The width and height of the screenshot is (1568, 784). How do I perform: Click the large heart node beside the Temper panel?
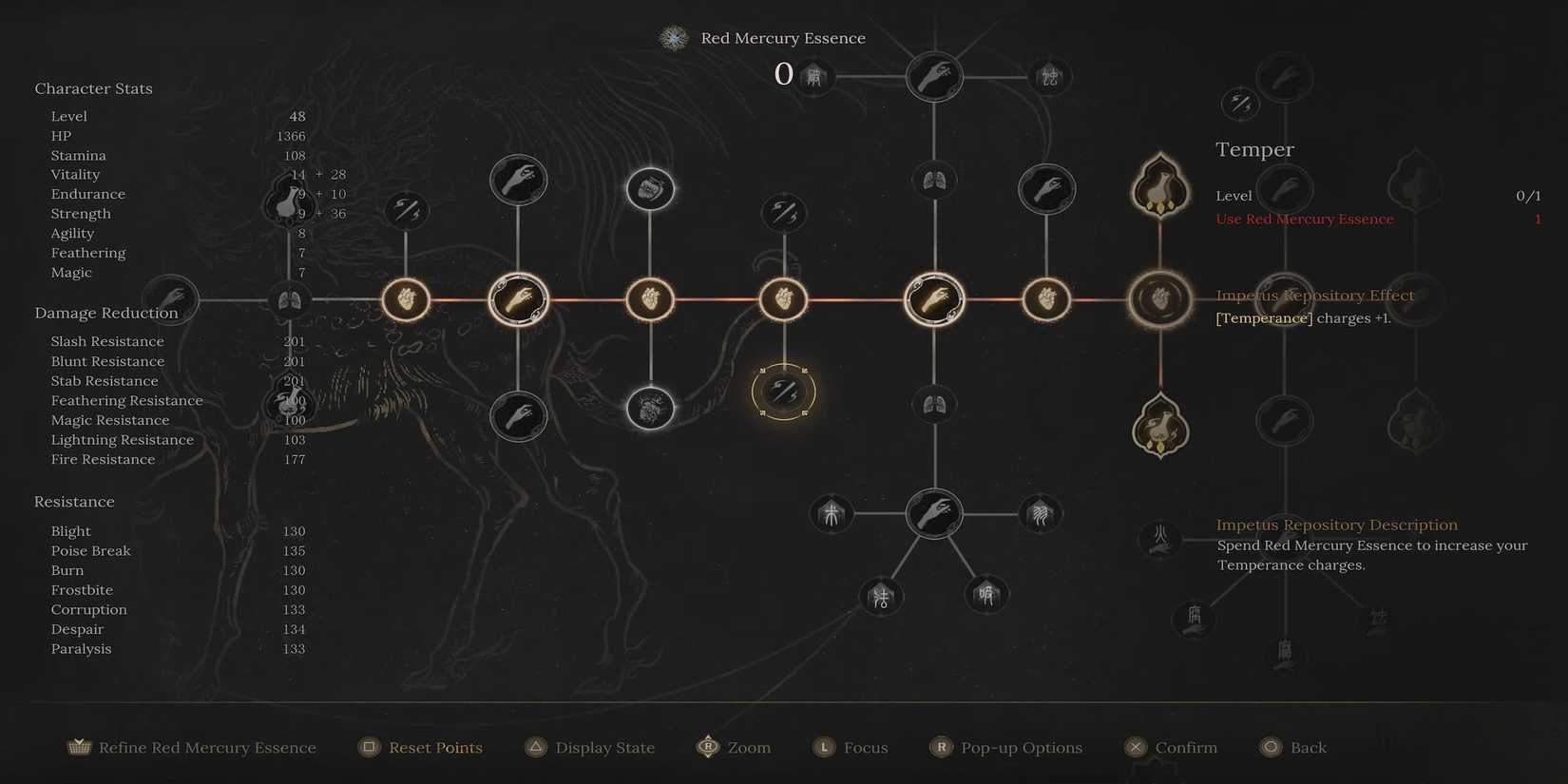click(1159, 298)
